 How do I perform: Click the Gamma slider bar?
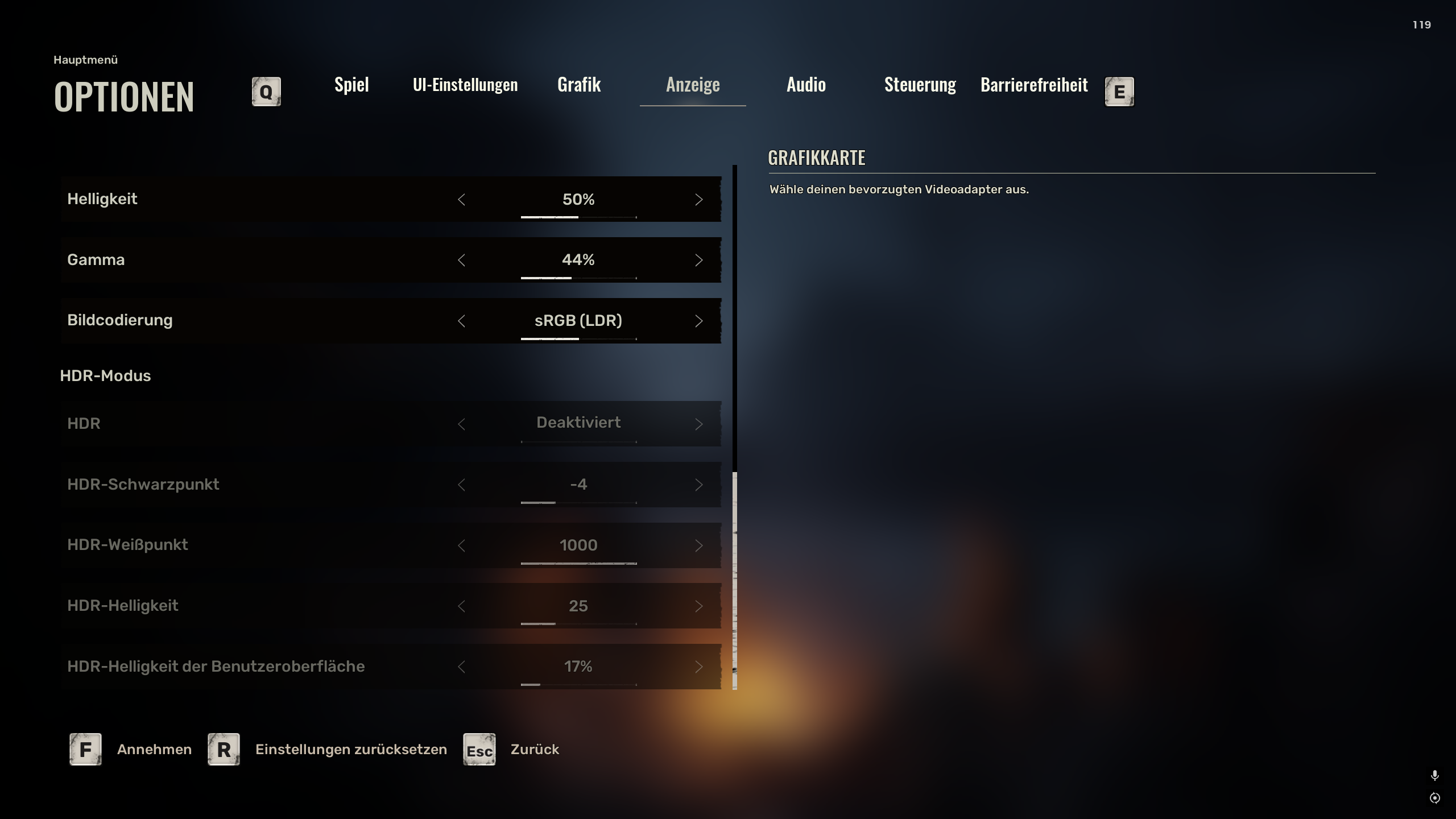578,278
